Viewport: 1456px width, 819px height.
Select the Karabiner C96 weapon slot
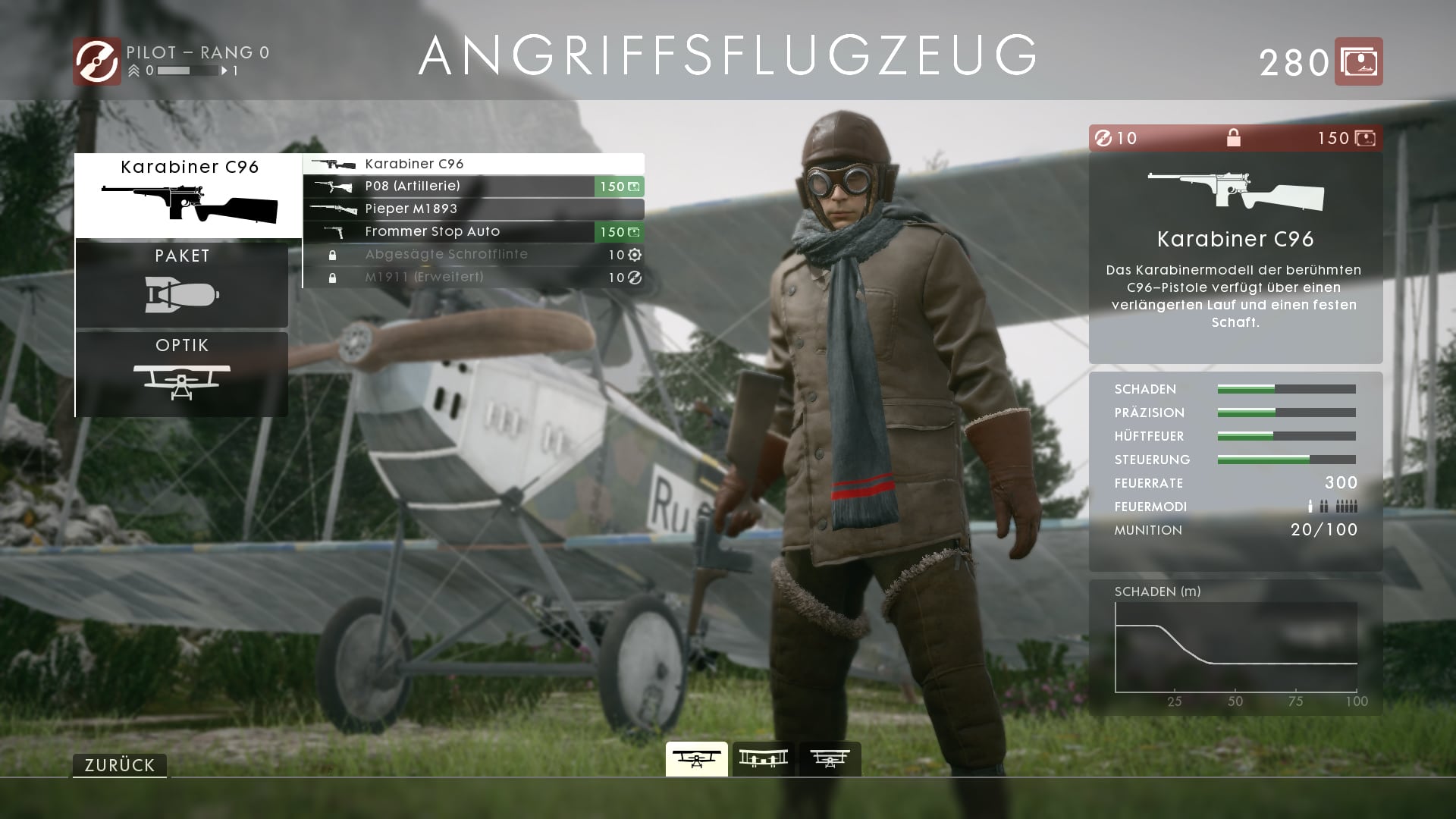188,196
